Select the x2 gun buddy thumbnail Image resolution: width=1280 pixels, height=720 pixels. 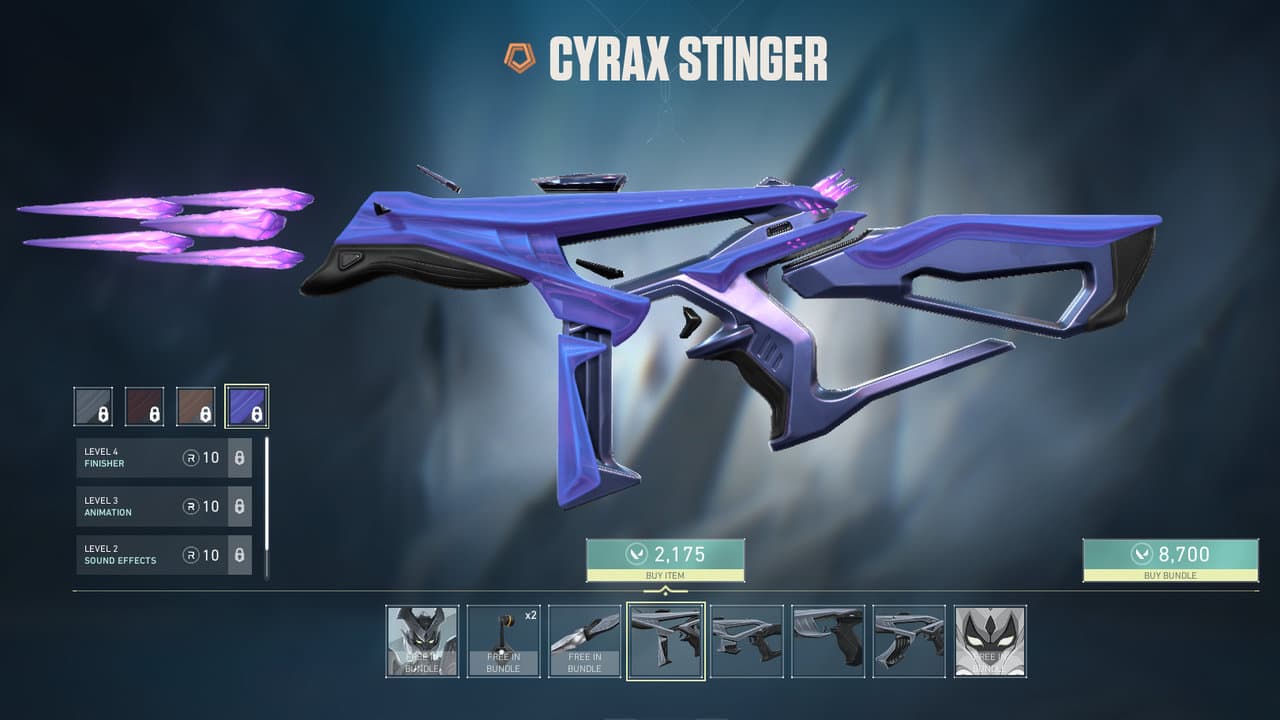point(503,641)
